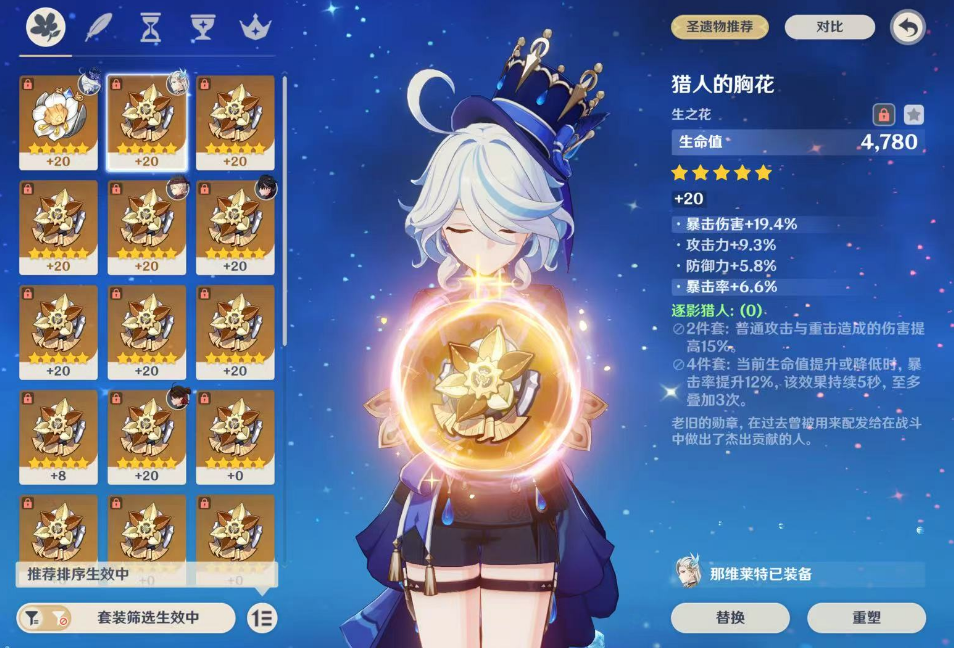Switch to the Flower of Life tab

pos(46,25)
